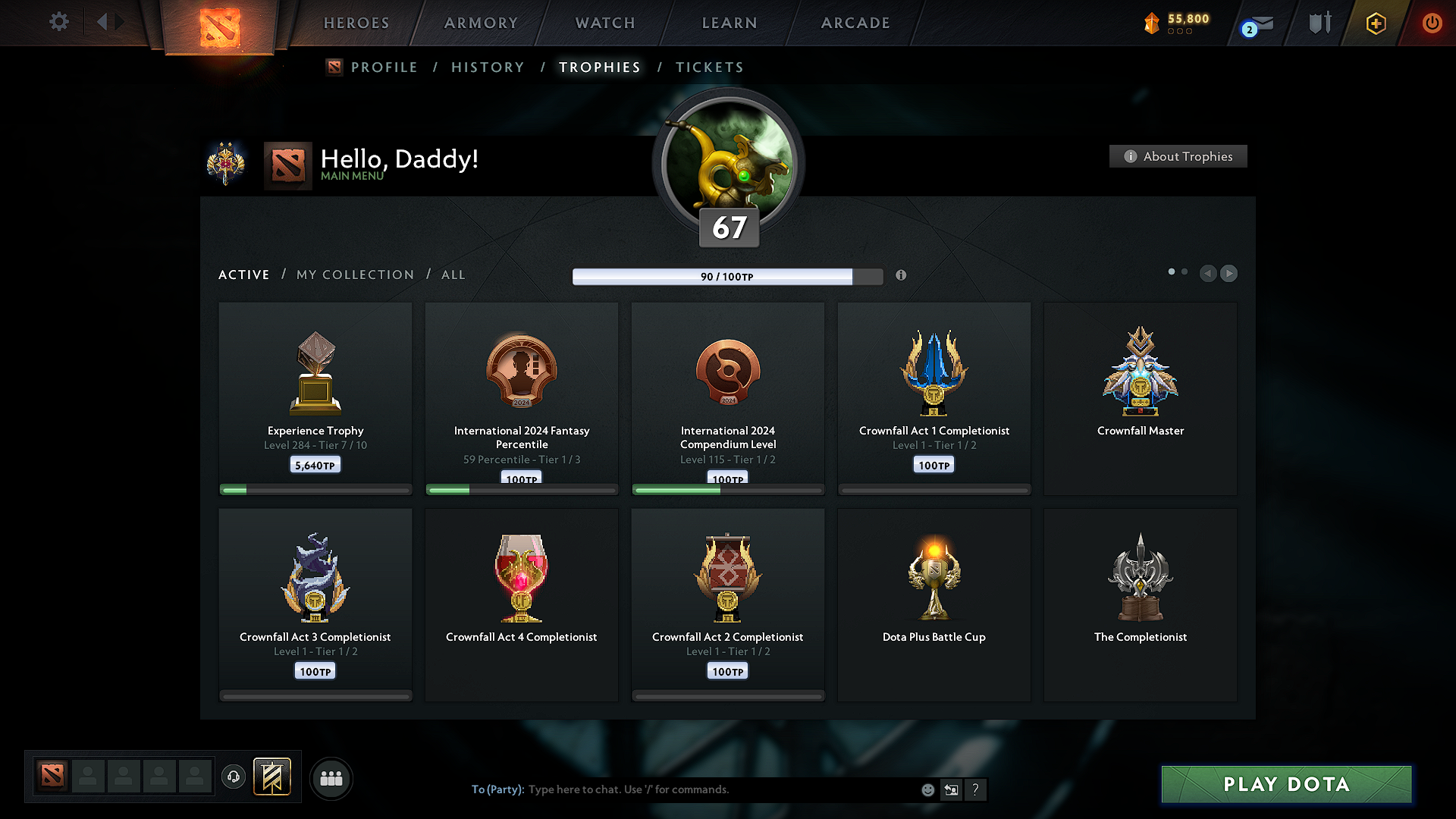The image size is (1456, 819).
Task: Open the mail notifications envelope icon
Action: click(1263, 24)
